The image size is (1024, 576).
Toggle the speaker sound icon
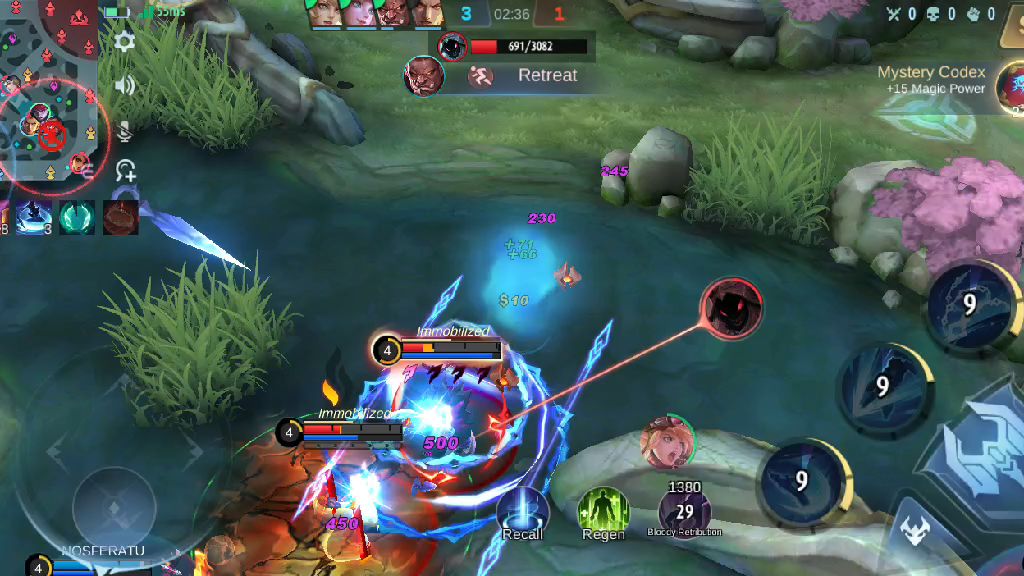[x=125, y=85]
